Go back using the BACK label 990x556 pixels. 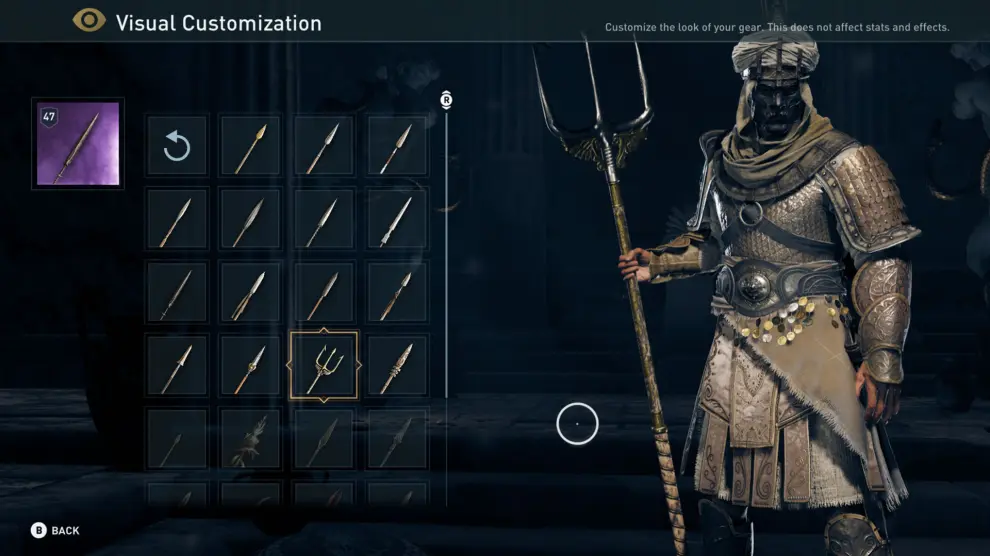click(x=65, y=530)
